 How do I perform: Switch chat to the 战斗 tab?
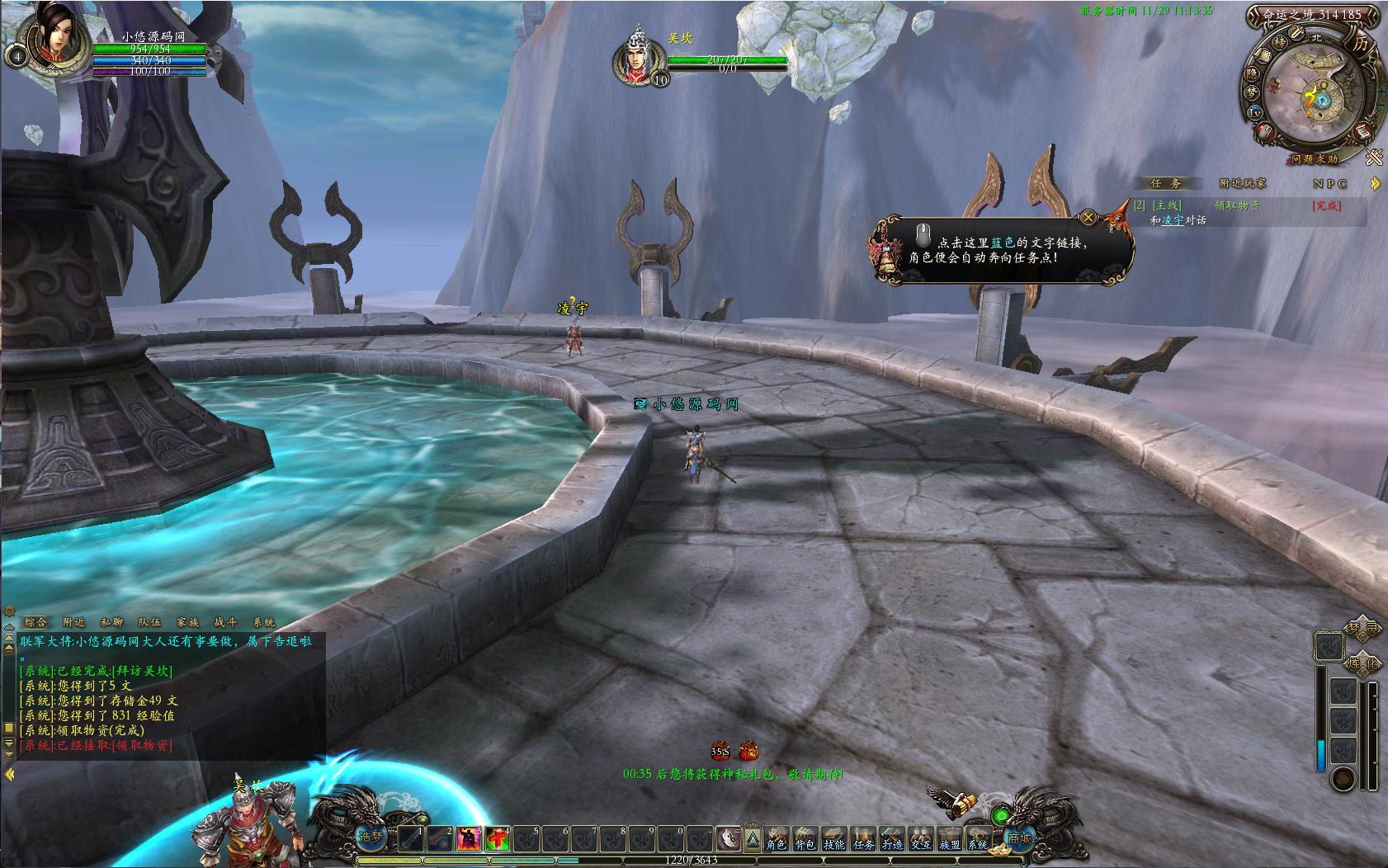click(225, 623)
